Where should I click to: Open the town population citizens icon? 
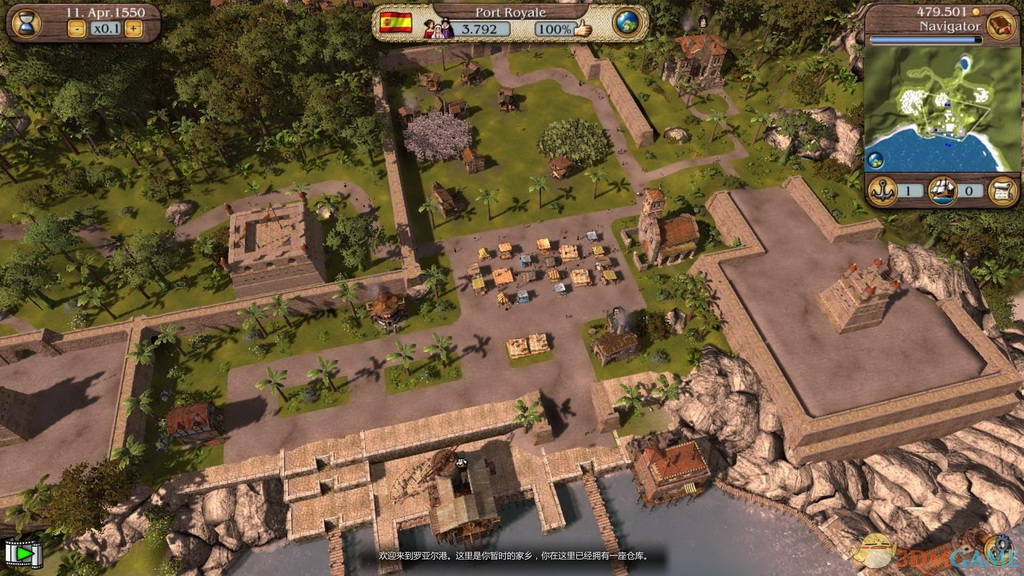coord(439,28)
